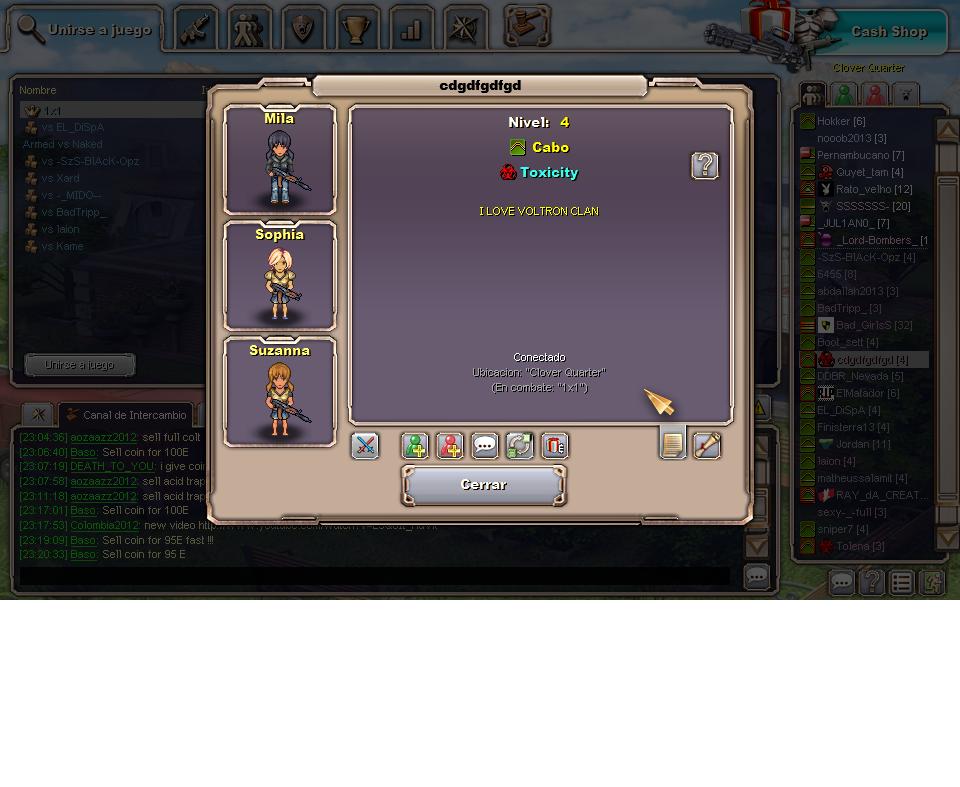This screenshot has height=787, width=960.
Task: Select the Mila character portrait
Action: 280,160
